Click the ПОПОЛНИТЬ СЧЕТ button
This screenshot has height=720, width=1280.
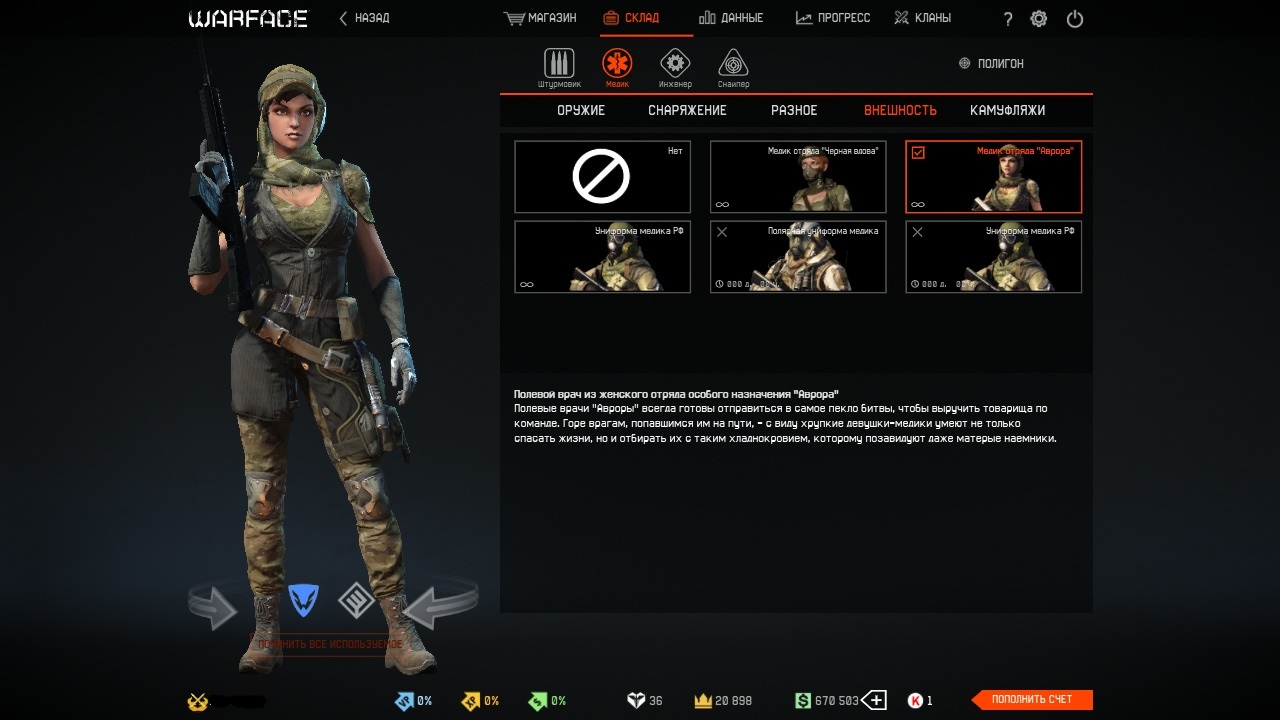pyautogui.click(x=1032, y=700)
